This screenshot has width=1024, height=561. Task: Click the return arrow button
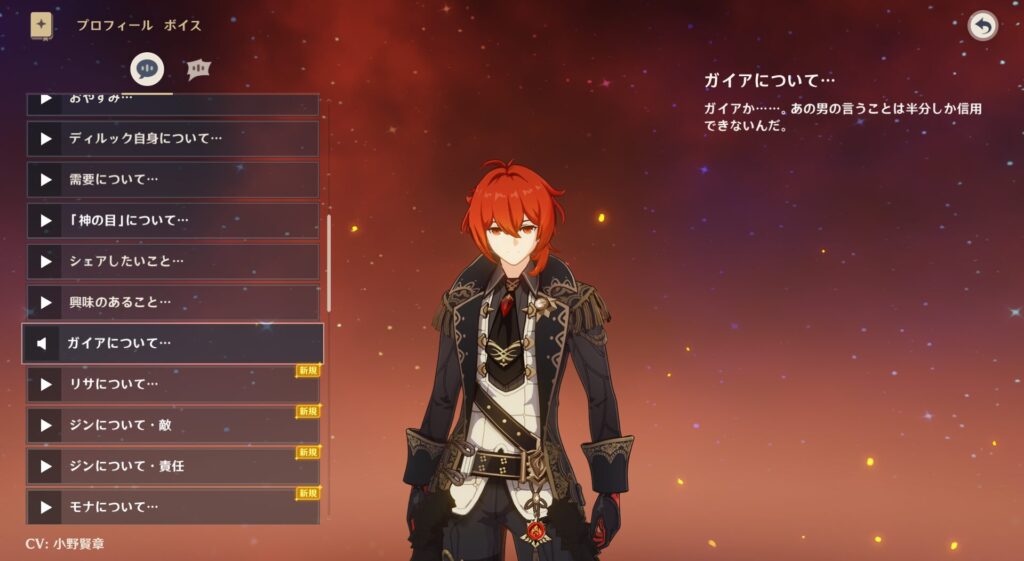982,26
